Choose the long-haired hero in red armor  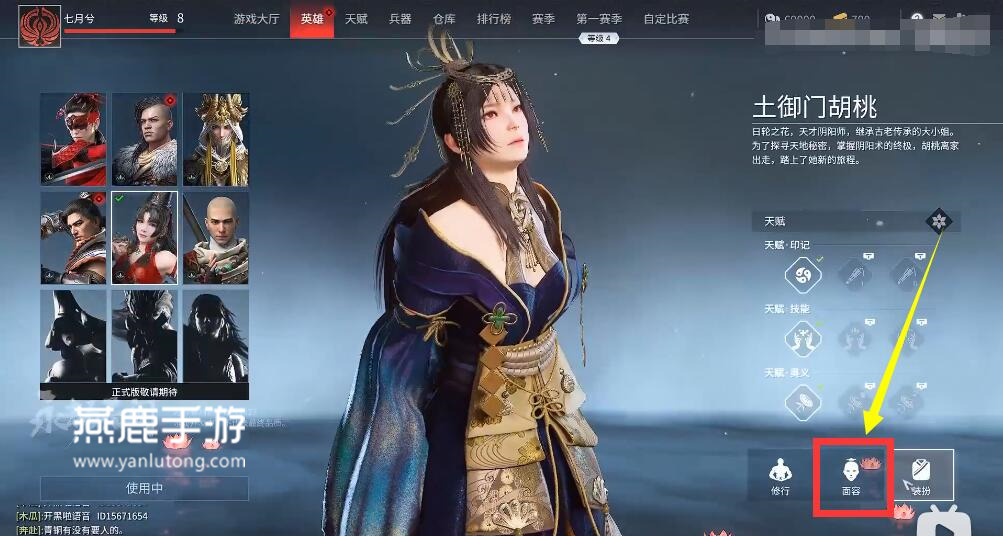(x=74, y=238)
